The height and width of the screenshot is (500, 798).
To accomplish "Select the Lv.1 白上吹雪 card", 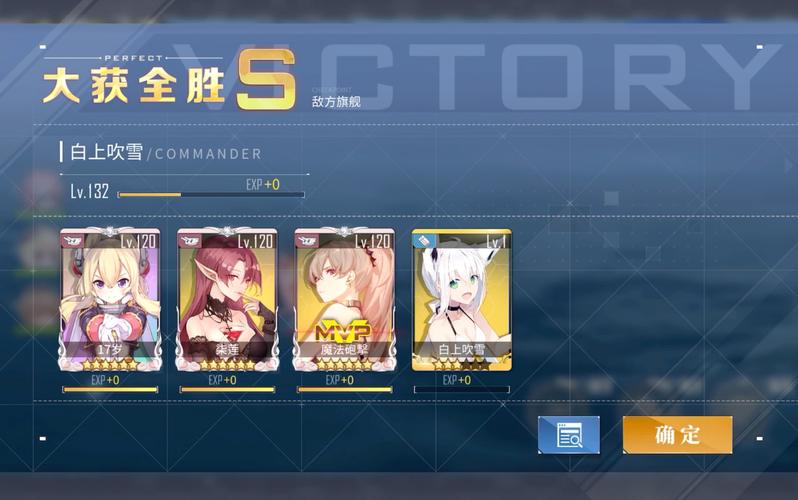I will point(461,300).
